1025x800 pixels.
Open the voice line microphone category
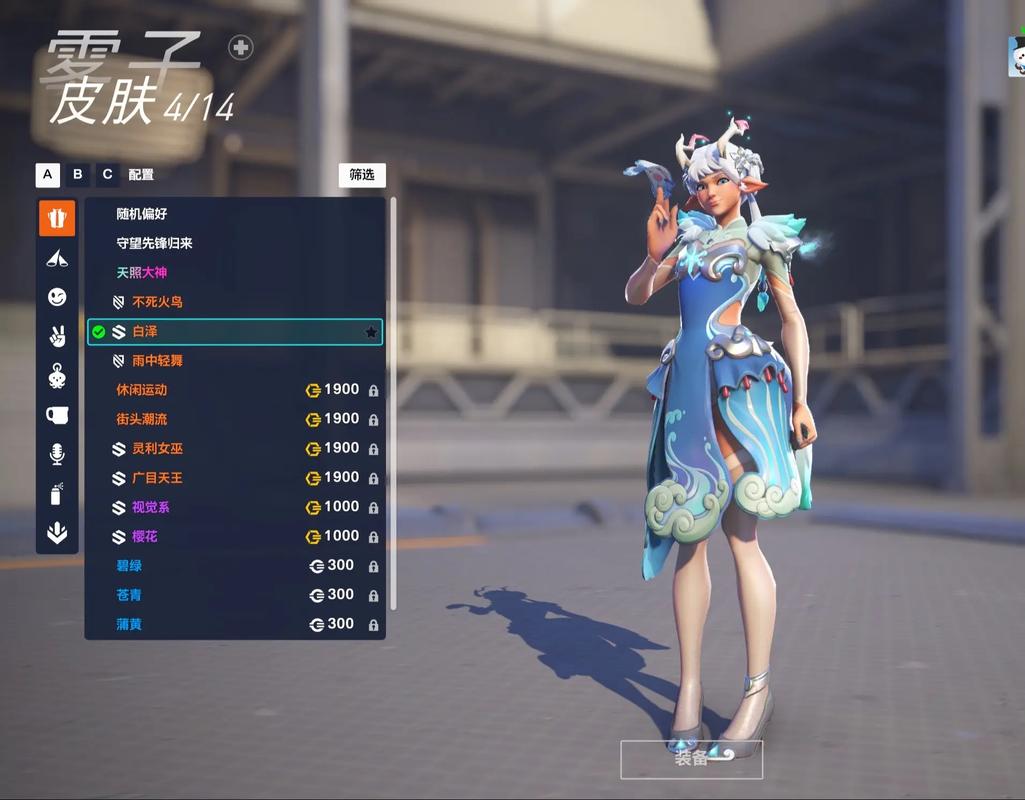tap(57, 454)
